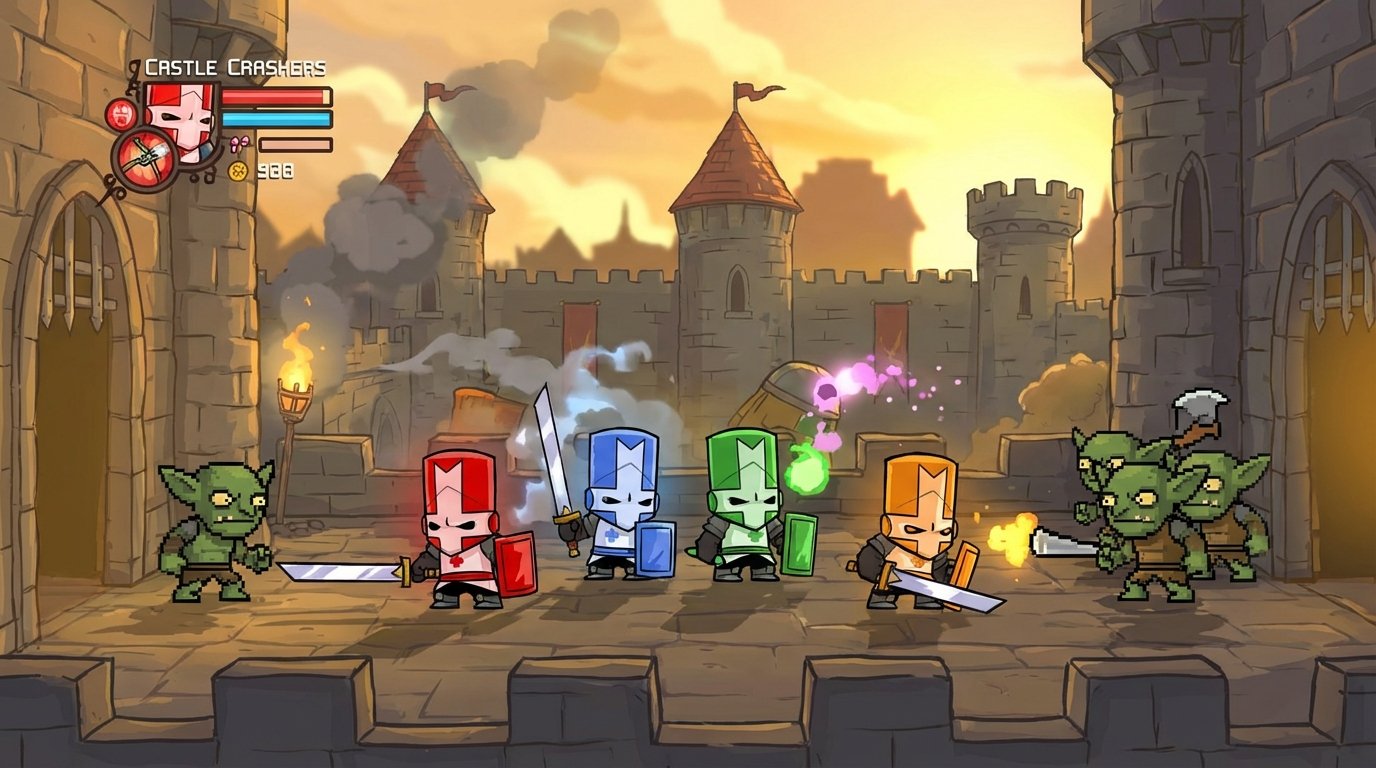Click the orange knight swinging his sword

(x=915, y=530)
